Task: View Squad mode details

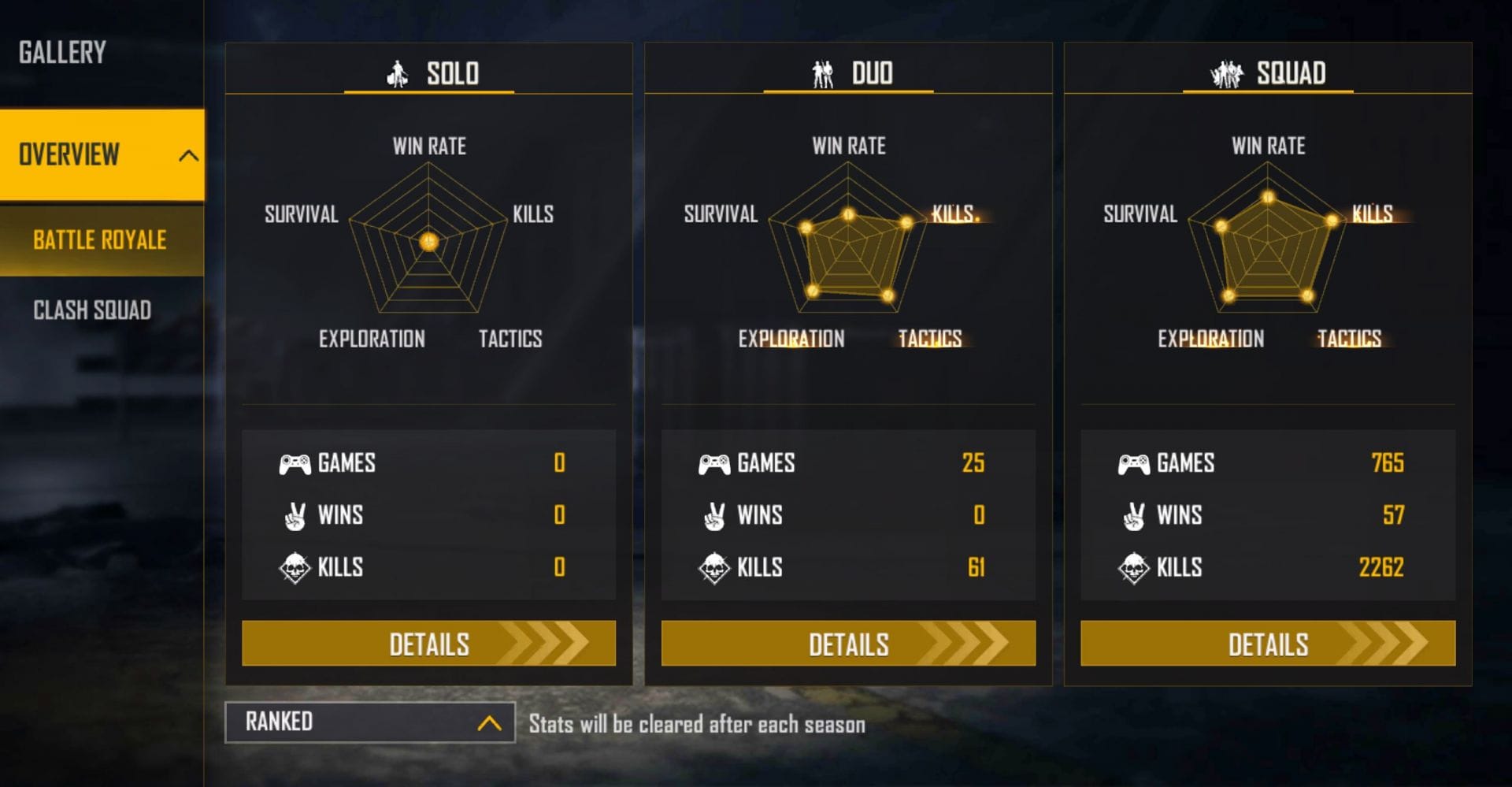Action: coord(1267,644)
